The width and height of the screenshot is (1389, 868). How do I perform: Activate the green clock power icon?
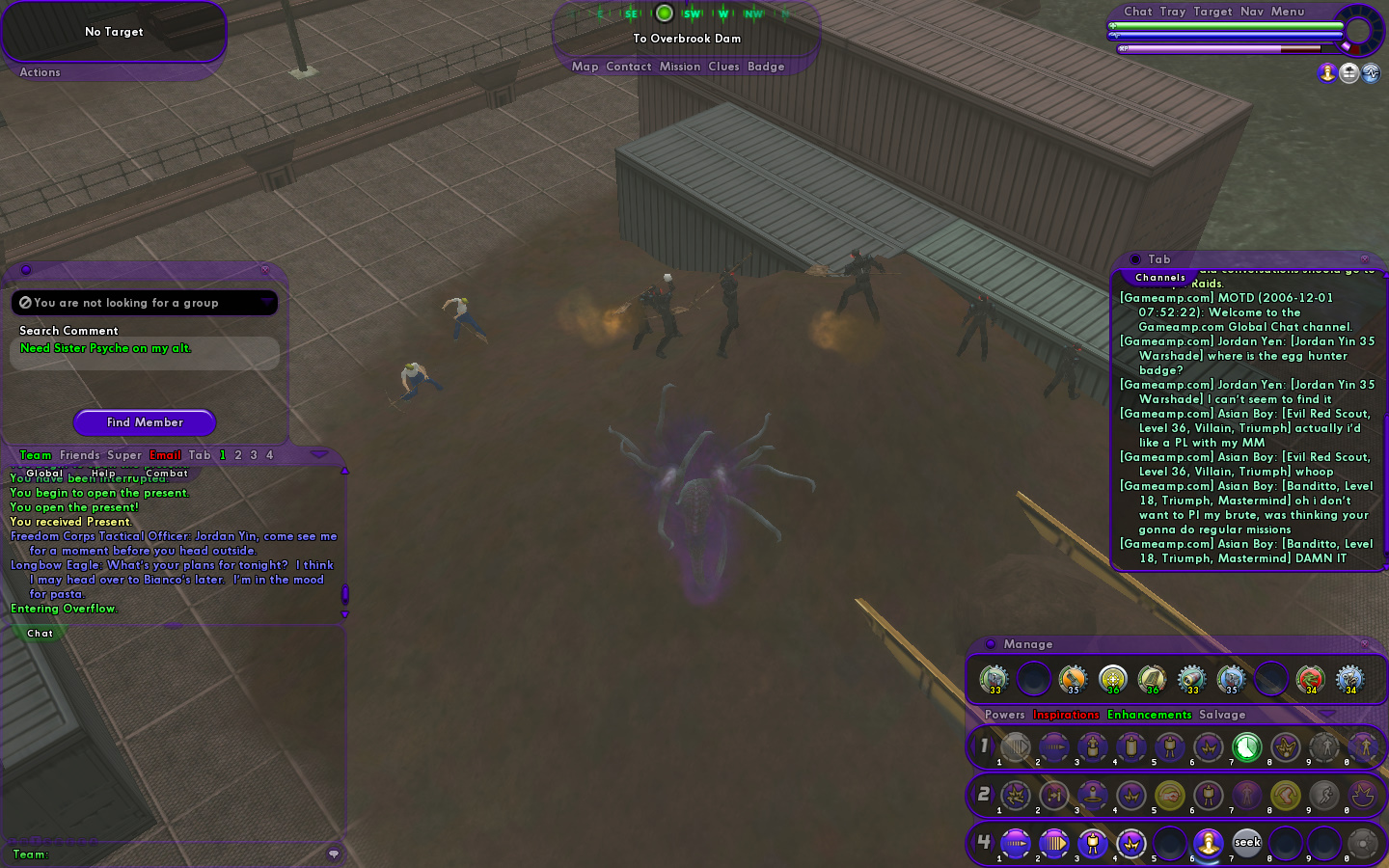(1246, 746)
